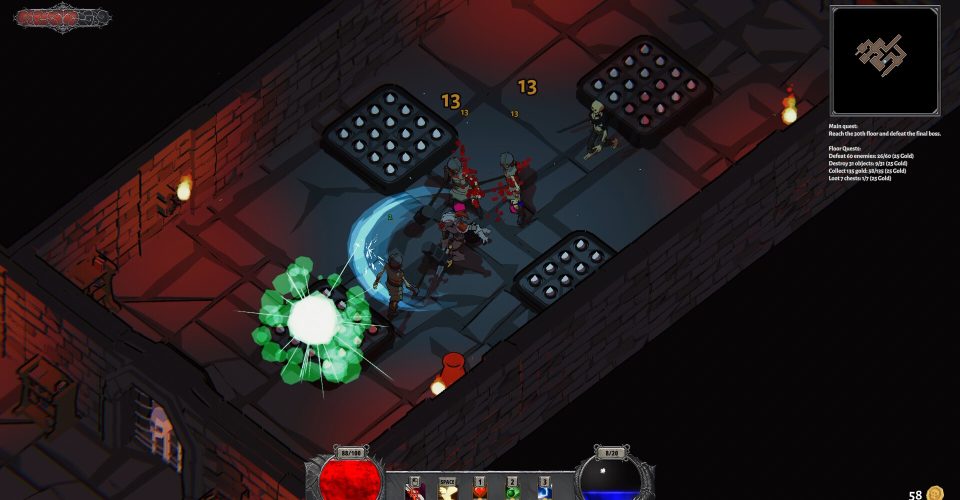Click the gold coin icon
960x500 pixels.
coord(935,493)
